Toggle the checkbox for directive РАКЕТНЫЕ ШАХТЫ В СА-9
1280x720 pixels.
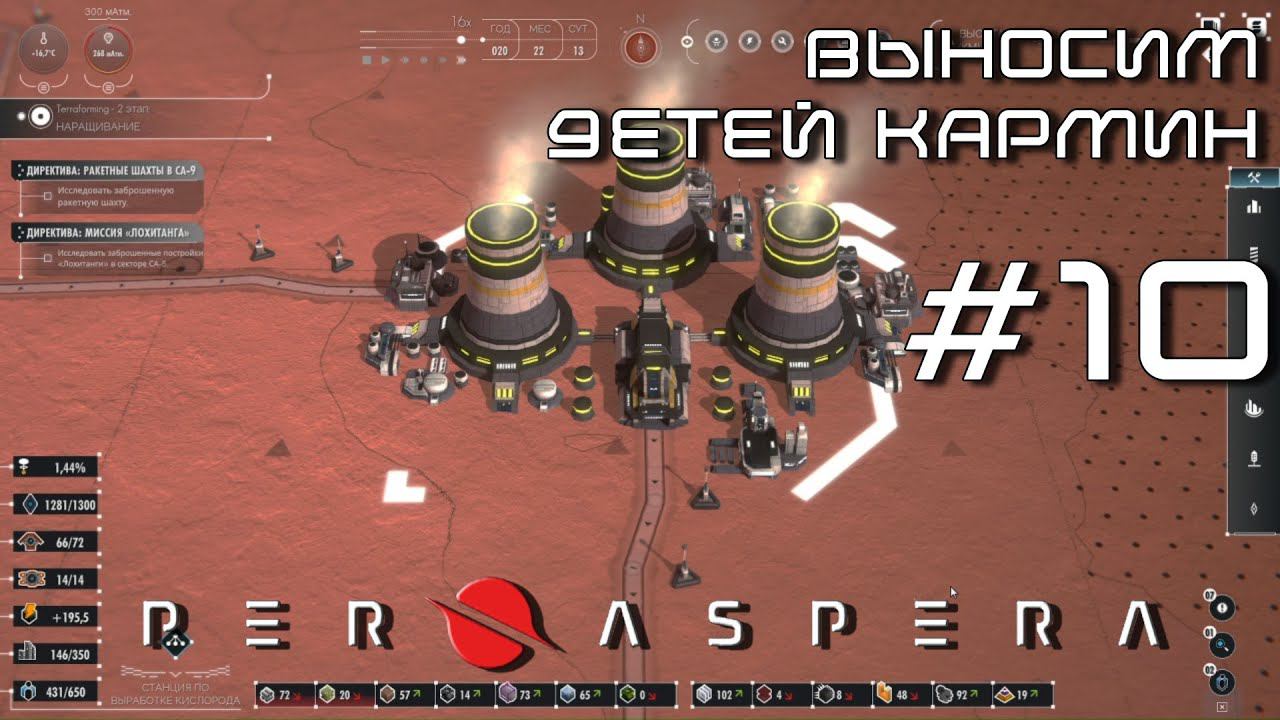pos(47,196)
